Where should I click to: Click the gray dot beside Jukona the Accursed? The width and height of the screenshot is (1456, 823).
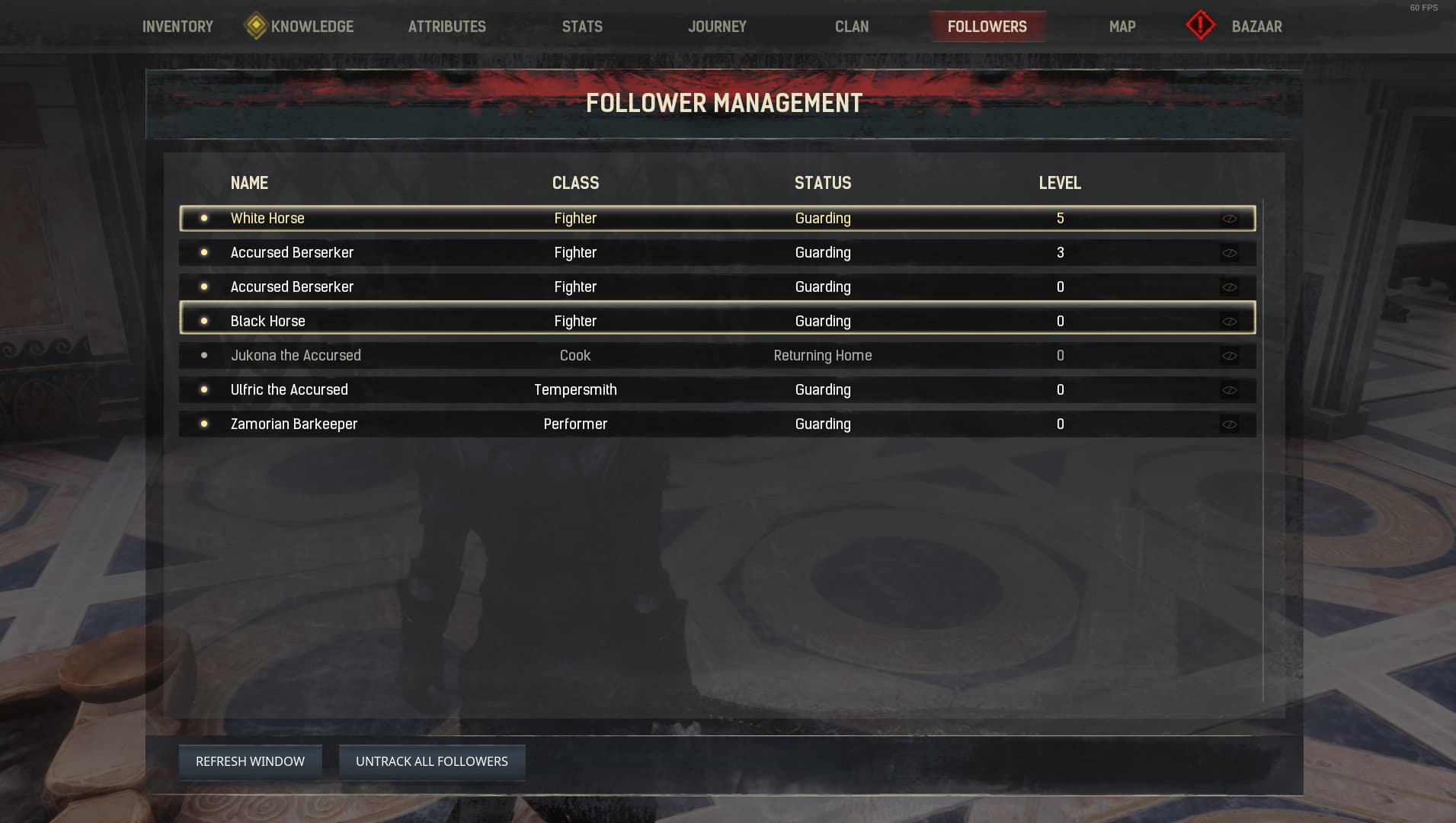point(204,355)
